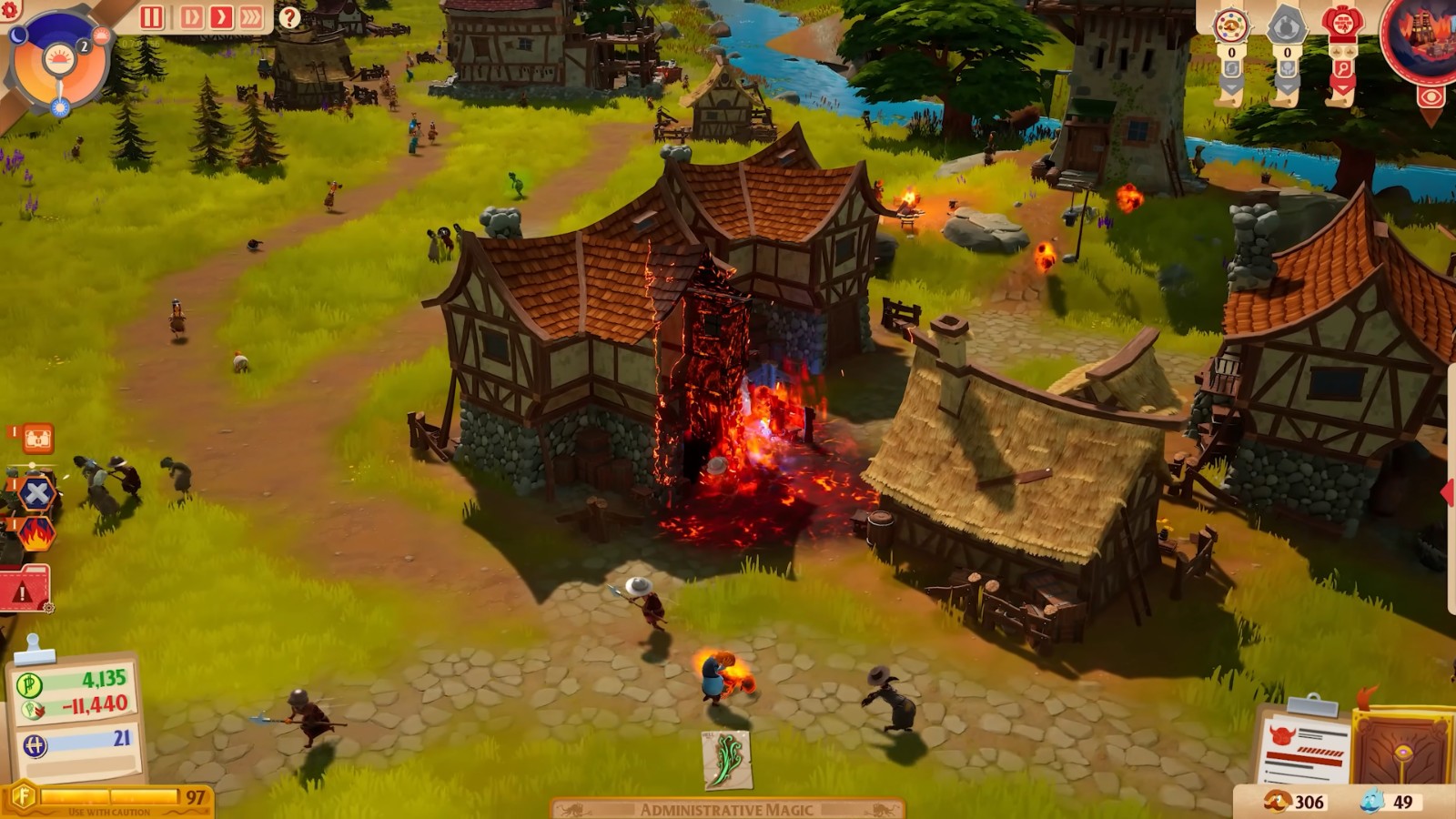Toggle the red eye below the hell portal
The width and height of the screenshot is (1456, 819).
1431,94
